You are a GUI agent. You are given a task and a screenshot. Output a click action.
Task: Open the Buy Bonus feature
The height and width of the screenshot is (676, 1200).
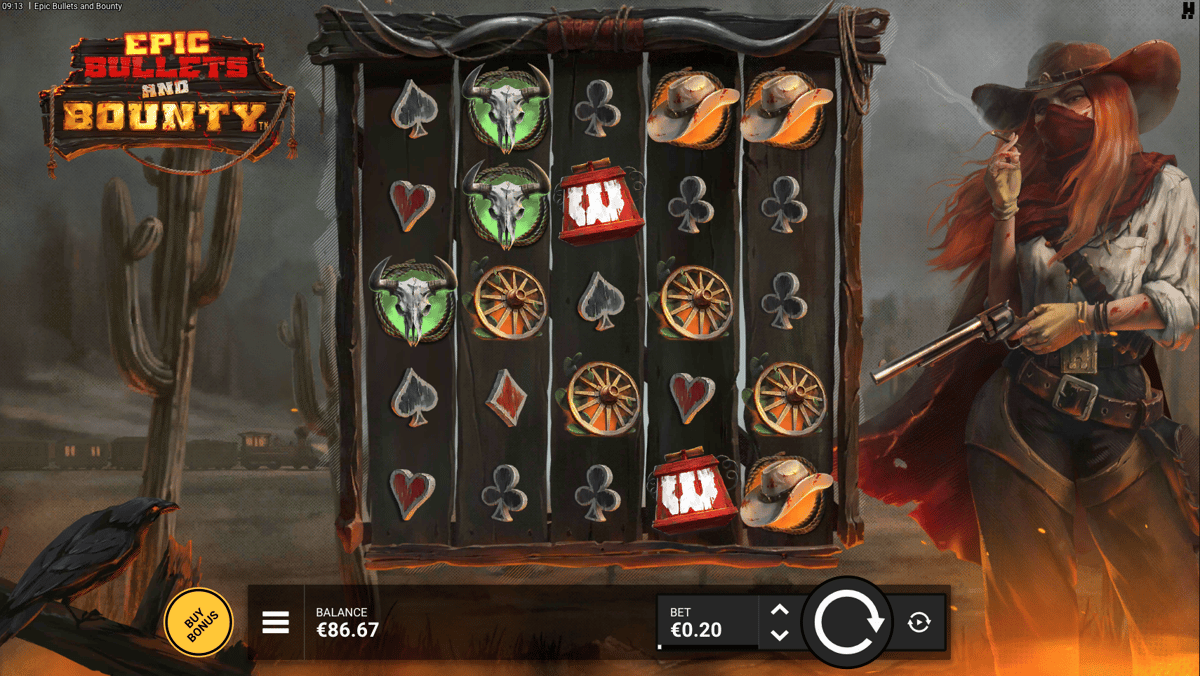(198, 623)
